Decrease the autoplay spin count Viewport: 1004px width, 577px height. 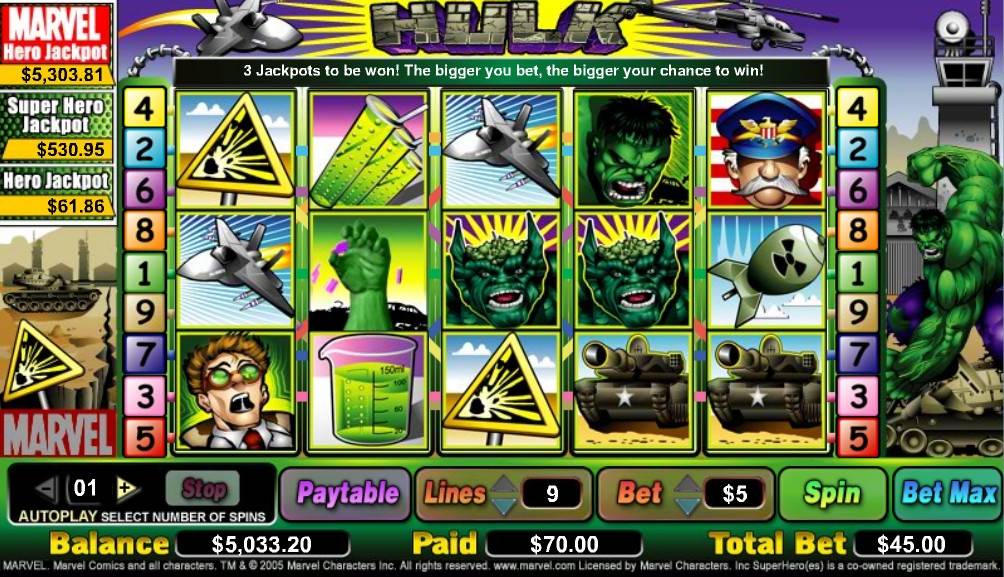coord(47,489)
